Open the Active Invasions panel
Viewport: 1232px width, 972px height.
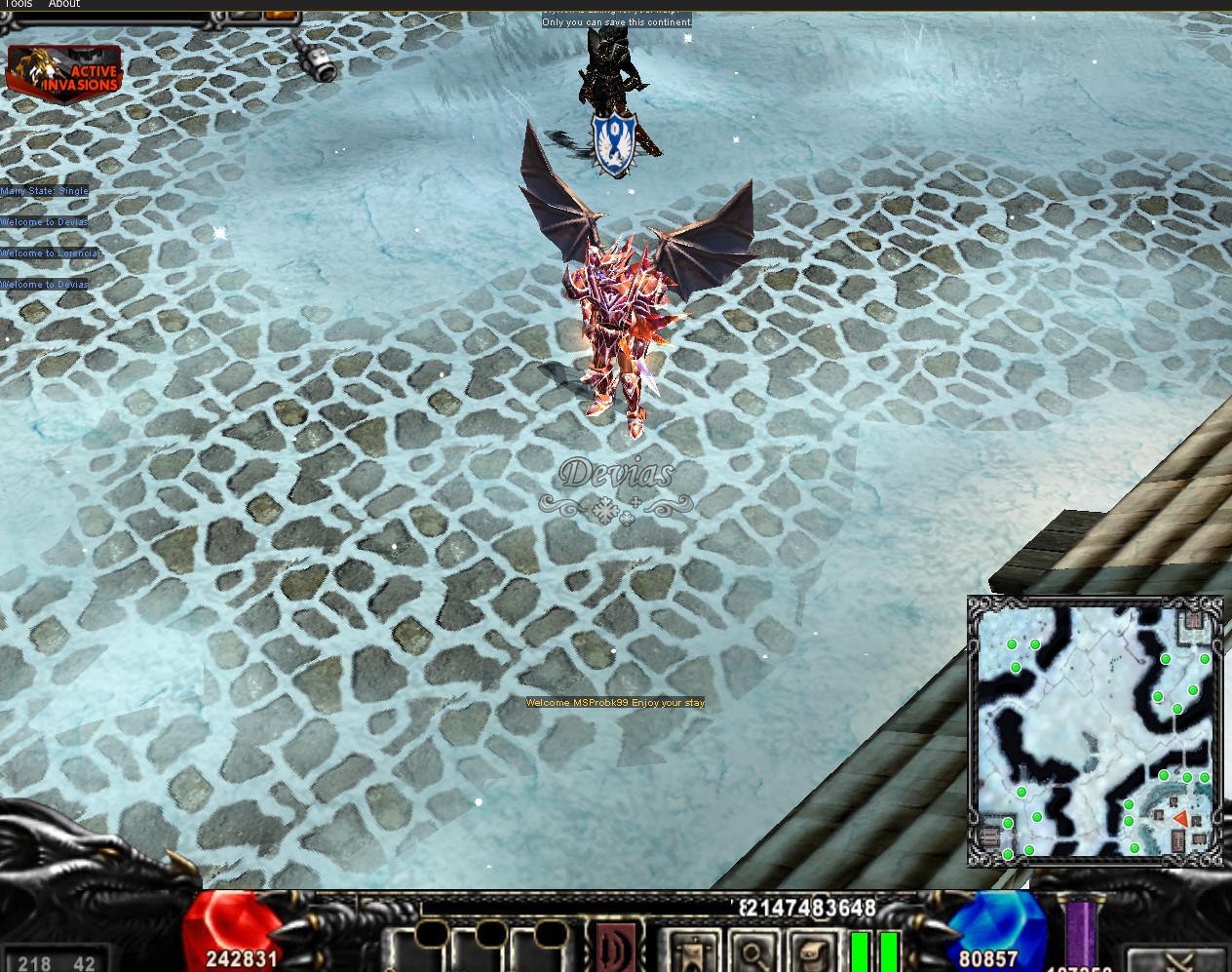(64, 72)
